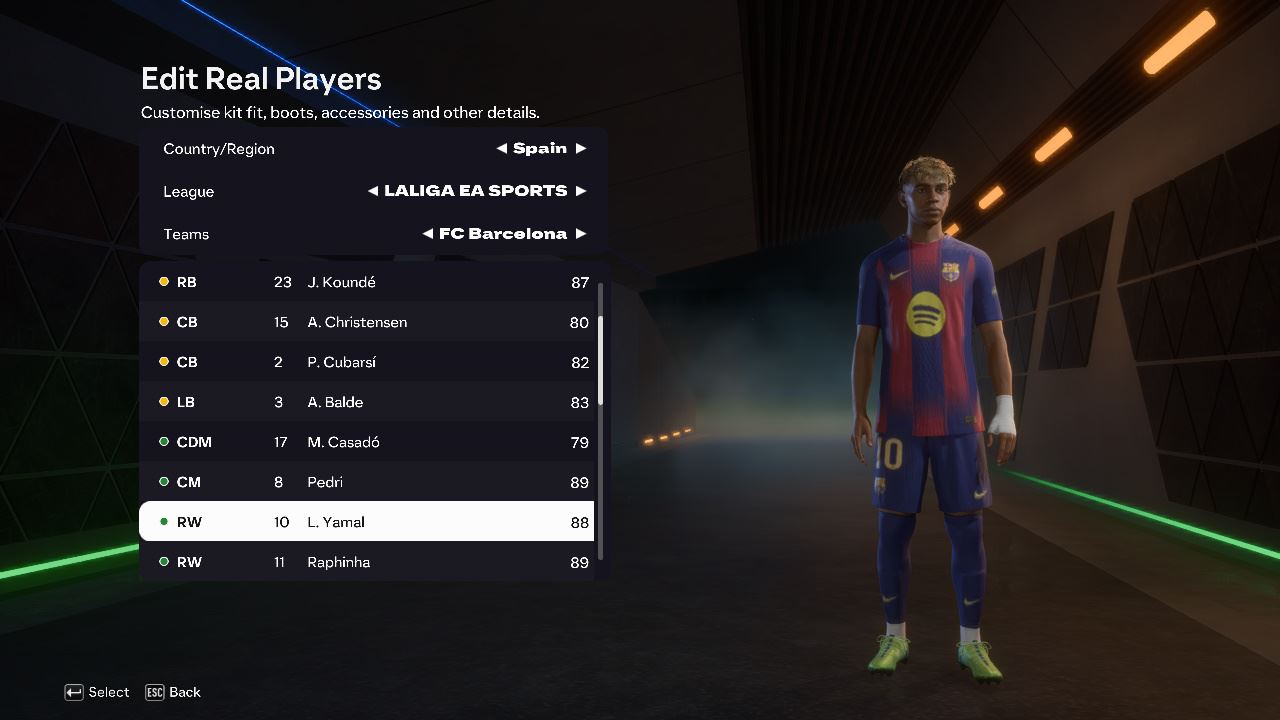Click the right arrow beside Spain
Viewport: 1280px width, 720px height.
pos(580,148)
